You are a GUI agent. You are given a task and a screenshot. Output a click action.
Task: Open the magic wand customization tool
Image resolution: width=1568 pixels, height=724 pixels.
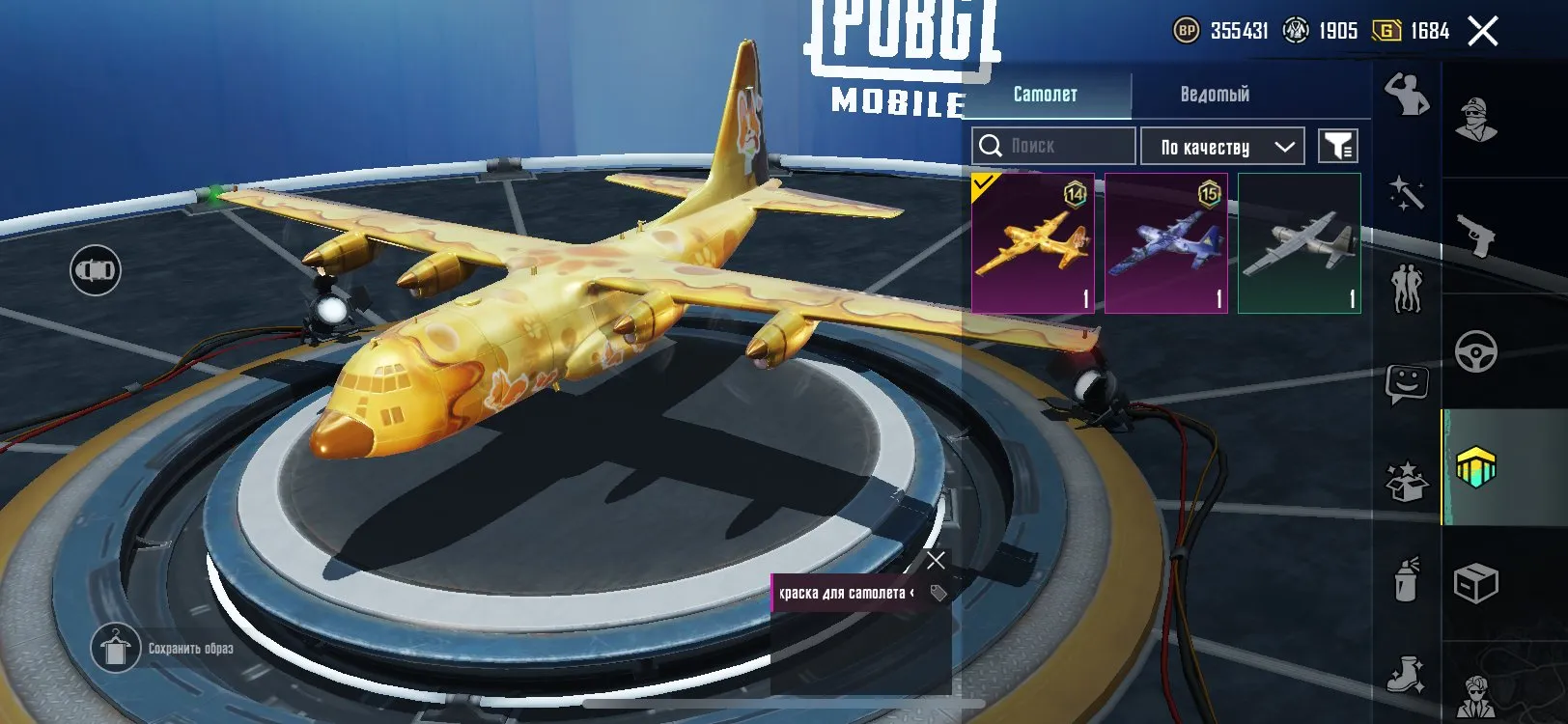[x=1407, y=191]
